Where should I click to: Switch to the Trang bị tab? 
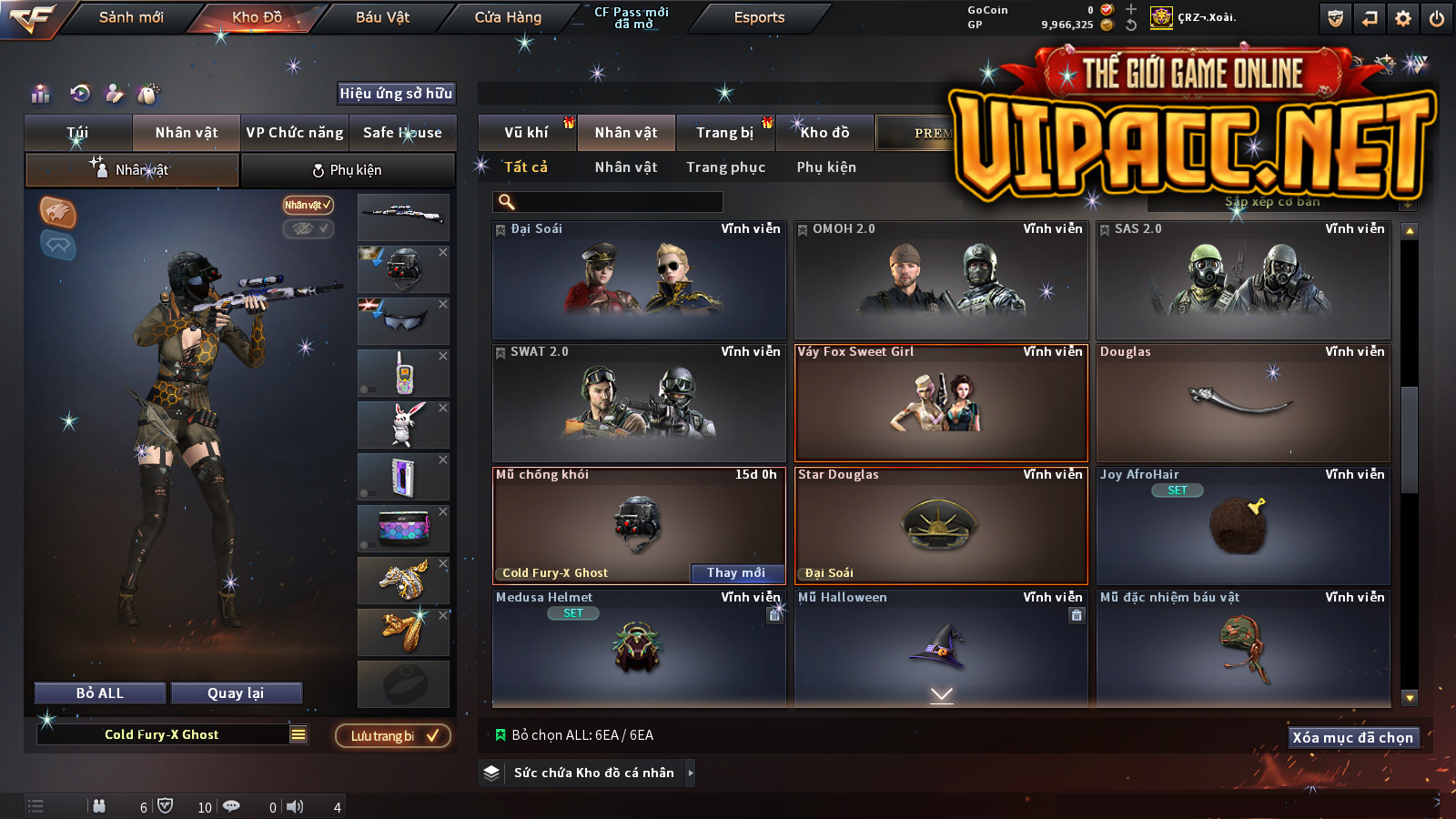point(724,133)
